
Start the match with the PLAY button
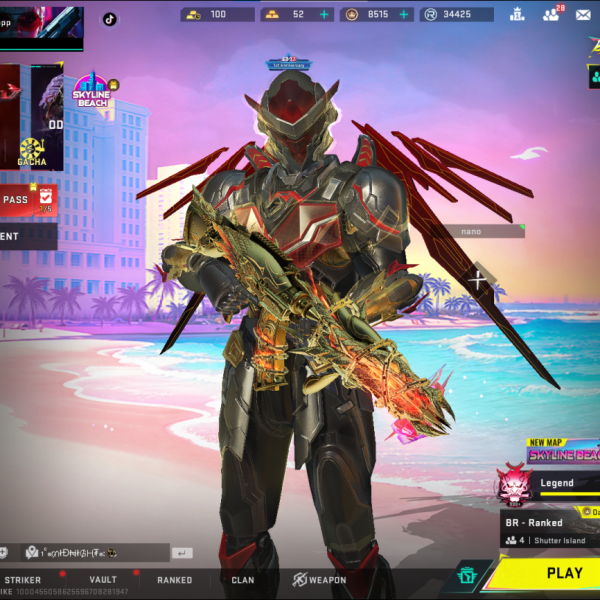point(563,573)
